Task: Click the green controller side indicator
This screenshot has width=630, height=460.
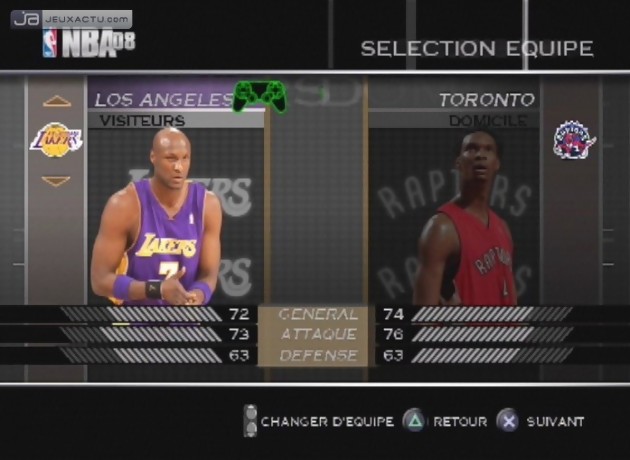Action: click(x=260, y=97)
